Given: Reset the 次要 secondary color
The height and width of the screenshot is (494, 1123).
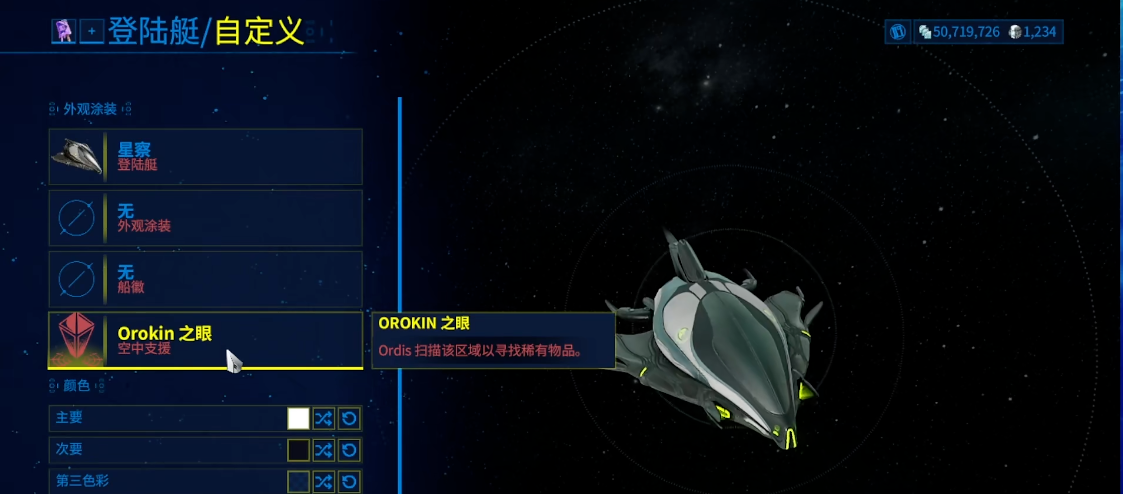Looking at the screenshot, I should tap(349, 450).
